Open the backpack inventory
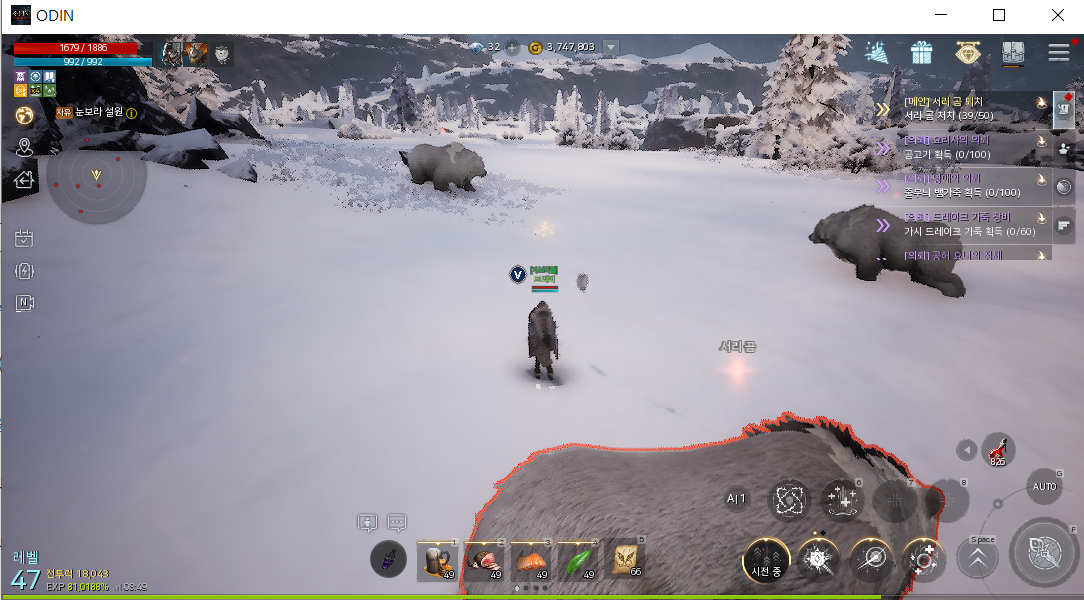The image size is (1084, 600). 1013,53
